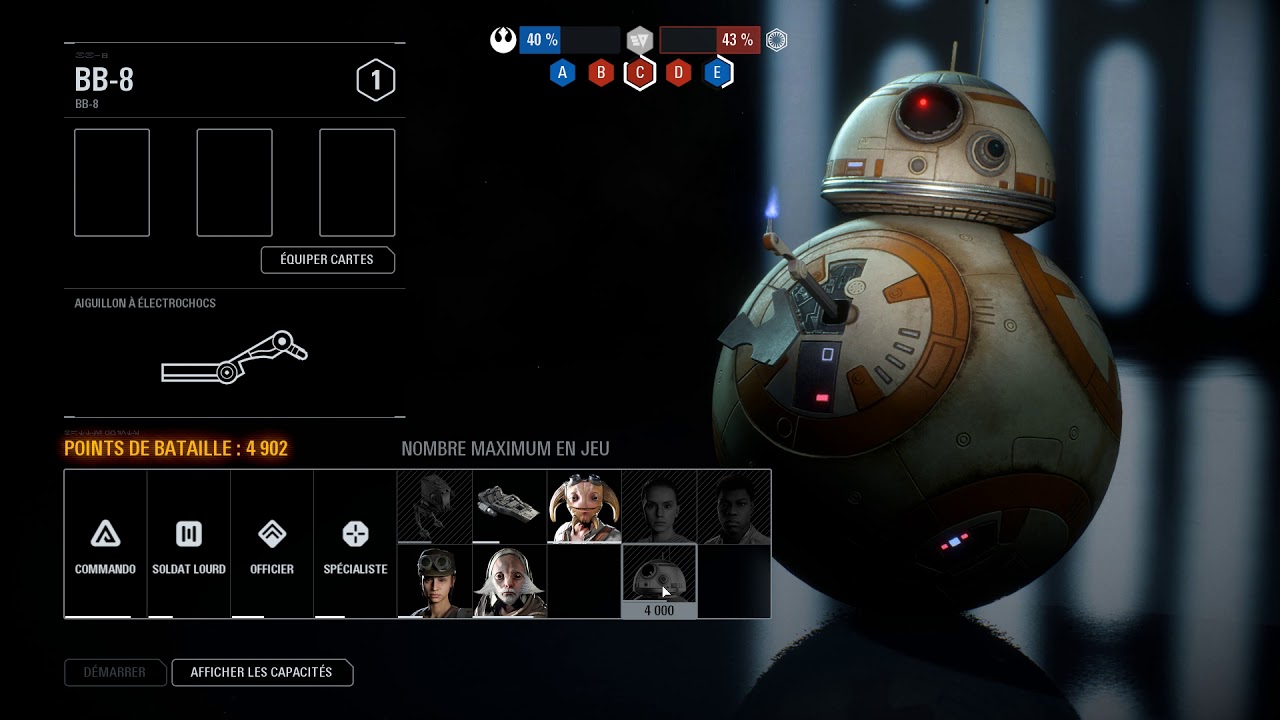Screen dimensions: 1280x720
Task: Click the Aiguillon à Électrochocs weapon icon
Action: tap(234, 358)
